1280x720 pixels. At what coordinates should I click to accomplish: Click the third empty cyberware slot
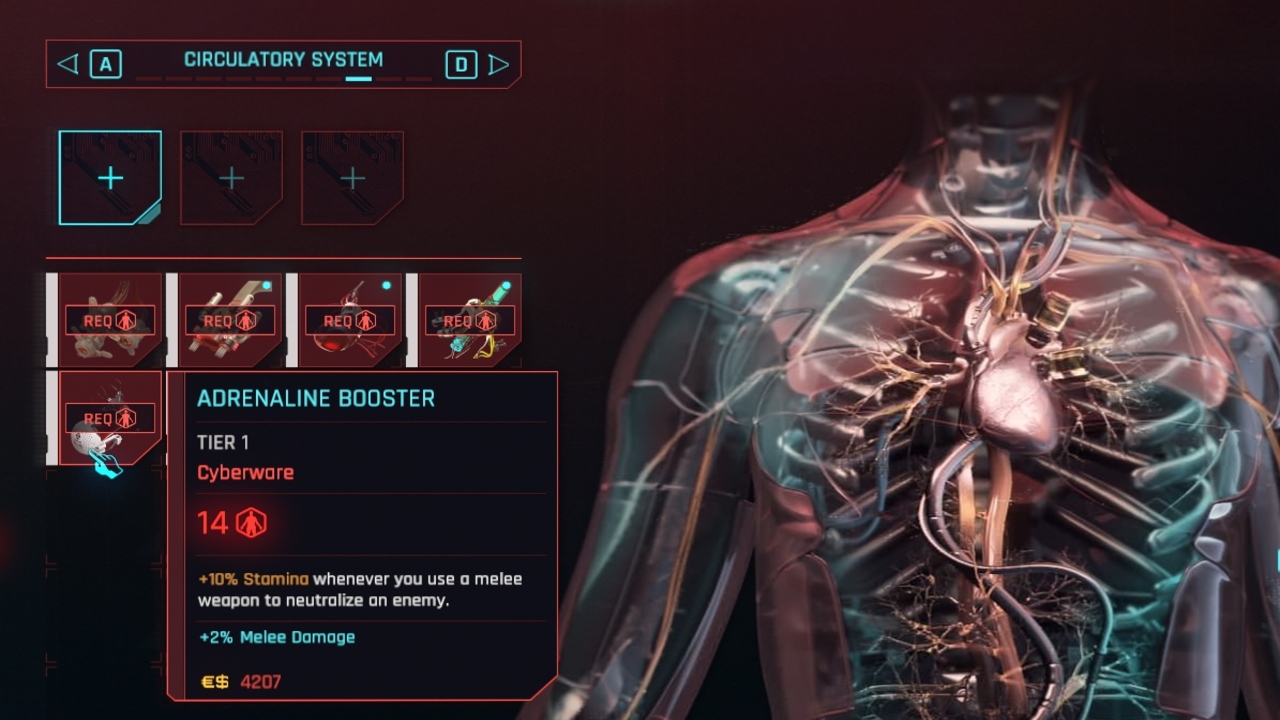coord(351,176)
